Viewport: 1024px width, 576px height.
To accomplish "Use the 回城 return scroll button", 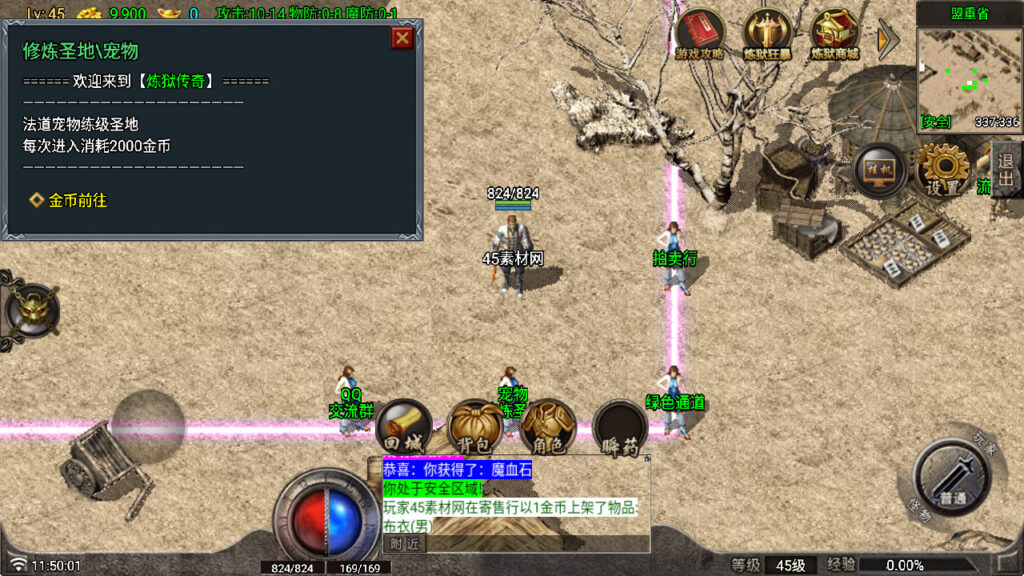I will click(404, 428).
